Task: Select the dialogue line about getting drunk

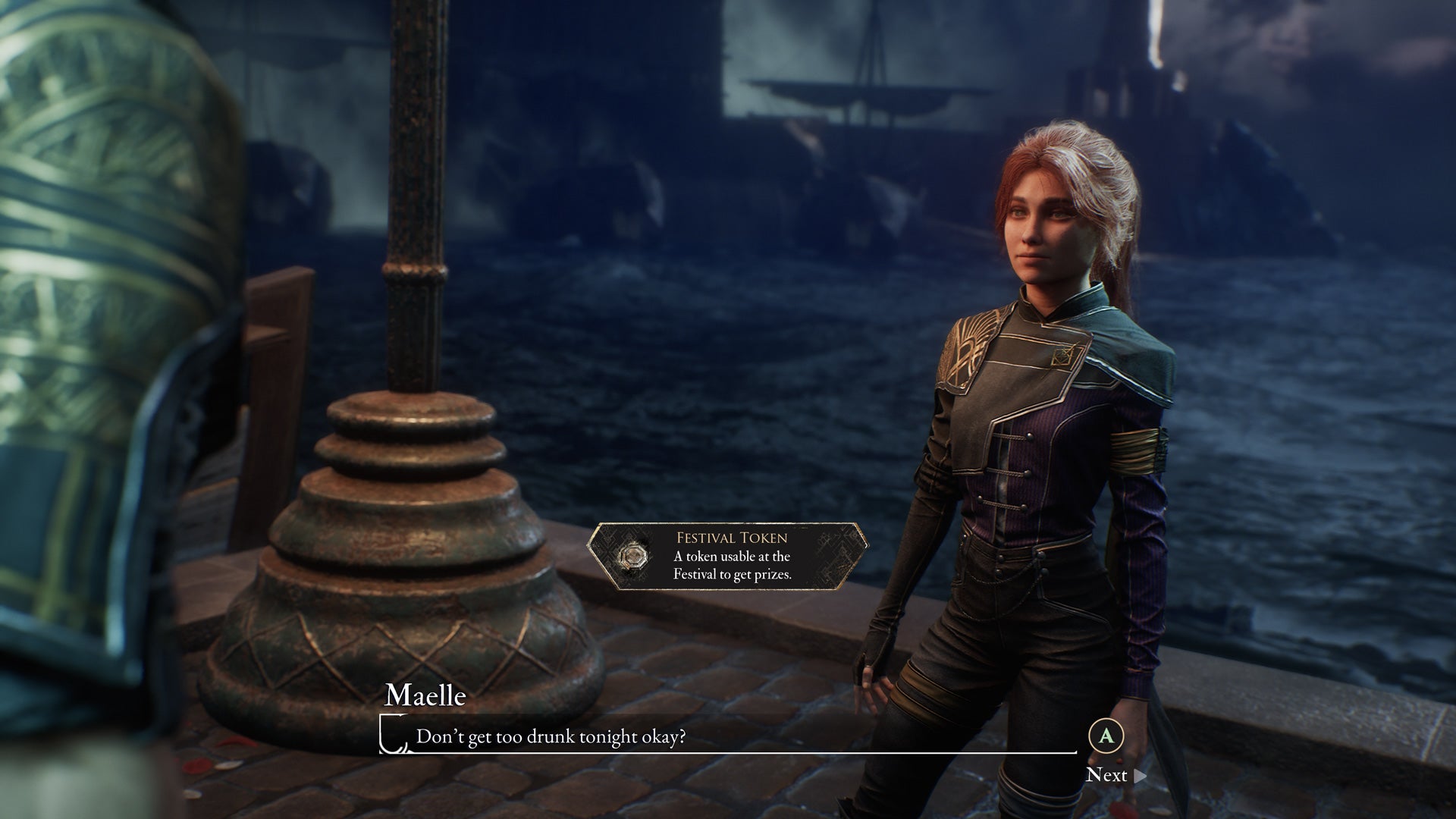Action: pos(550,735)
